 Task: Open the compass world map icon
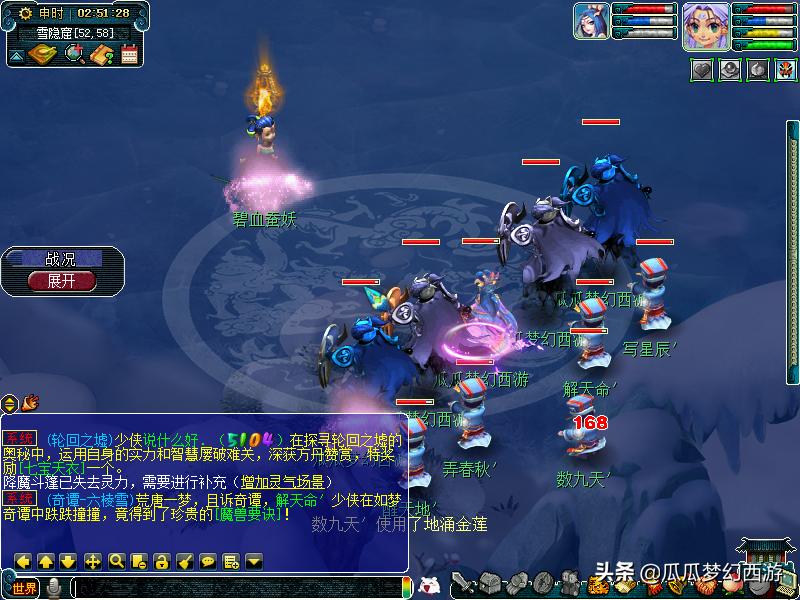click(x=43, y=54)
